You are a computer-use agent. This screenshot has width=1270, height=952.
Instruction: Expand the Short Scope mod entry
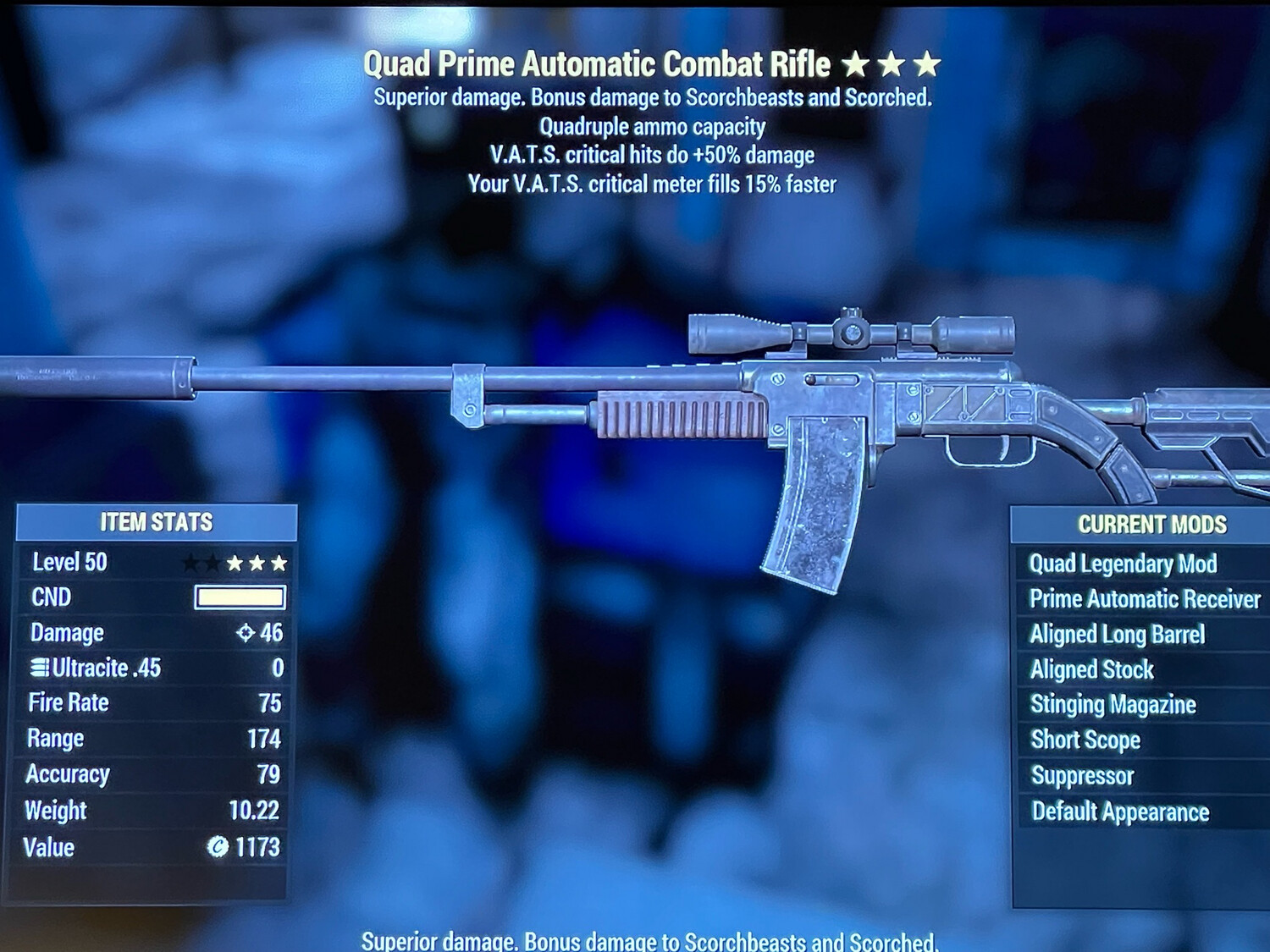(1084, 740)
